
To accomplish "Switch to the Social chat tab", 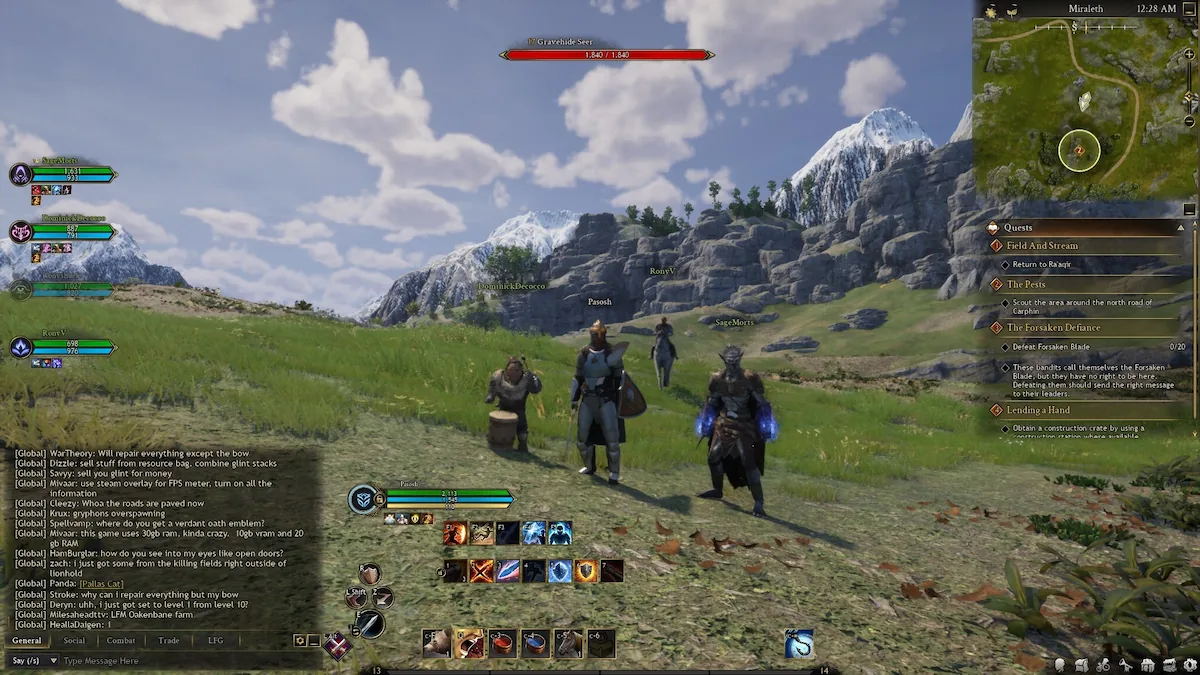I will [74, 640].
